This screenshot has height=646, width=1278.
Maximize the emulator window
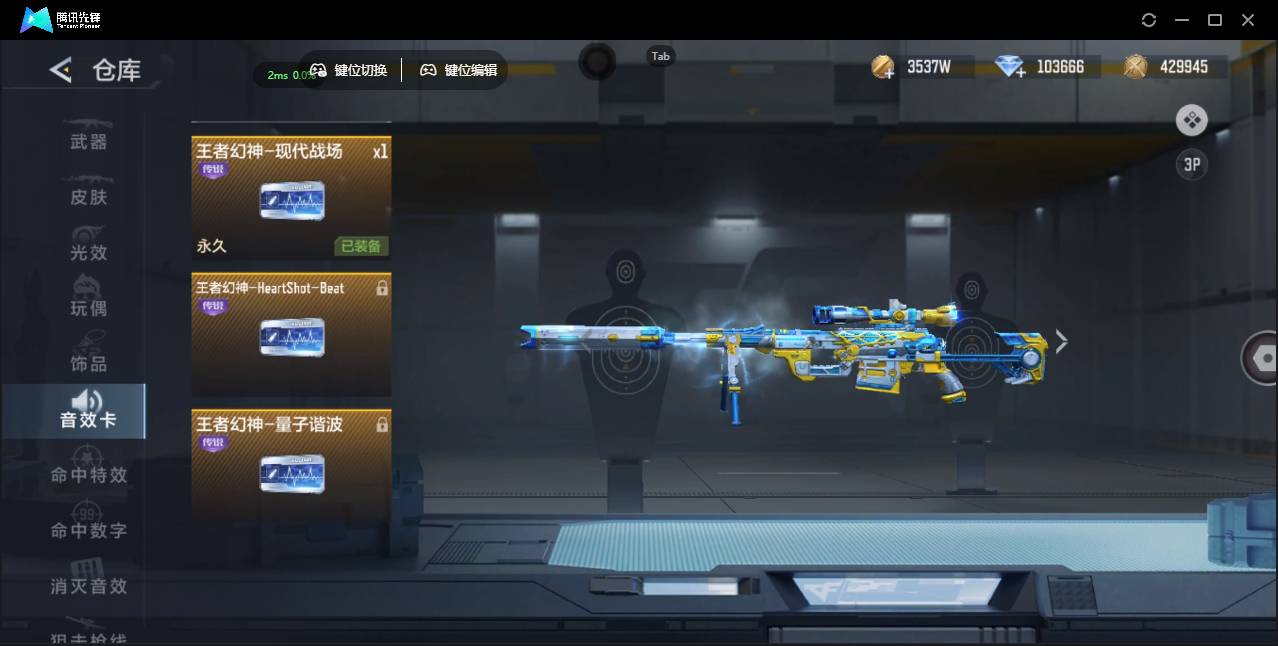click(1215, 20)
